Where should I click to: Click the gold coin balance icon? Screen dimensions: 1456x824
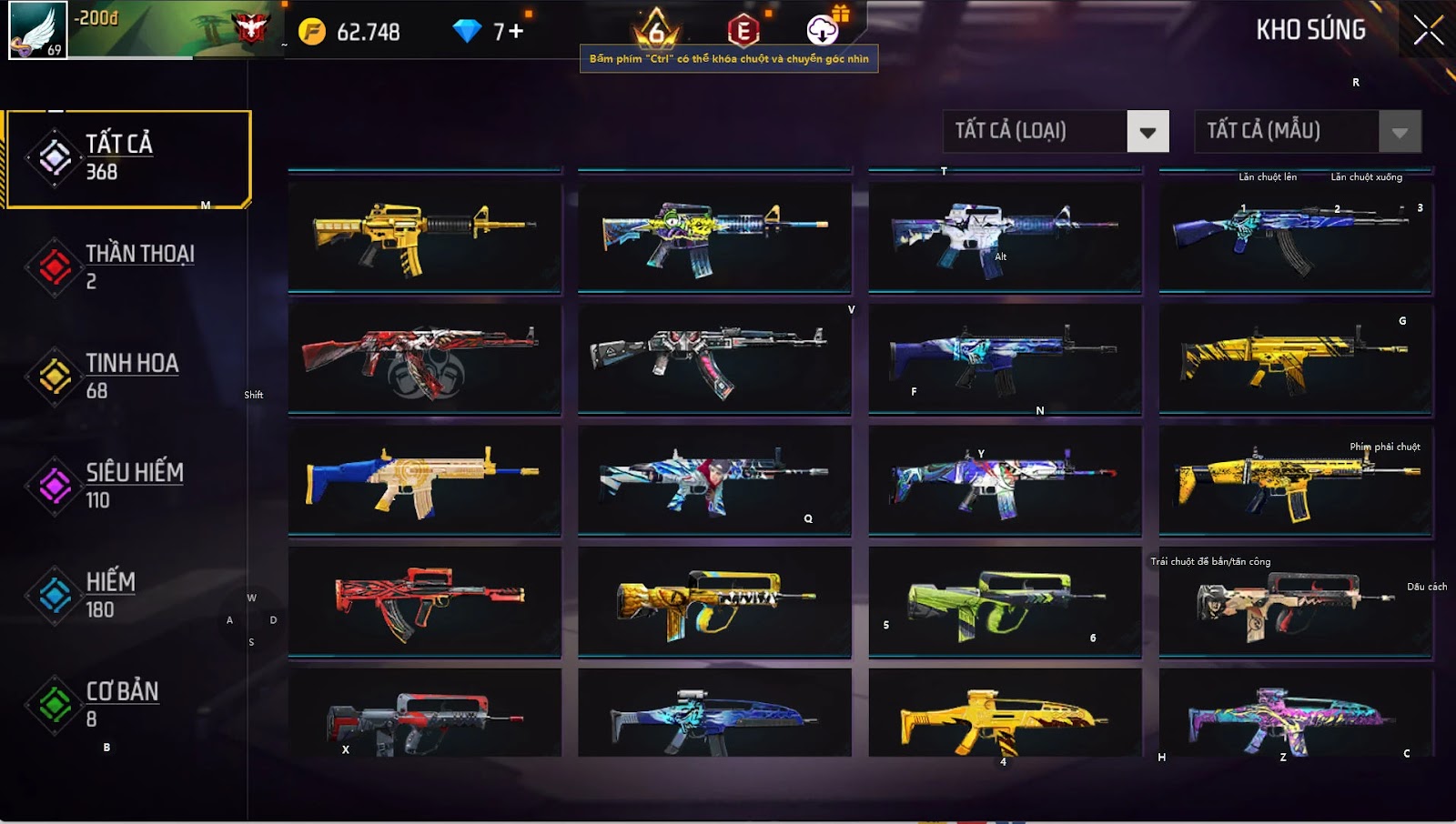pyautogui.click(x=312, y=32)
